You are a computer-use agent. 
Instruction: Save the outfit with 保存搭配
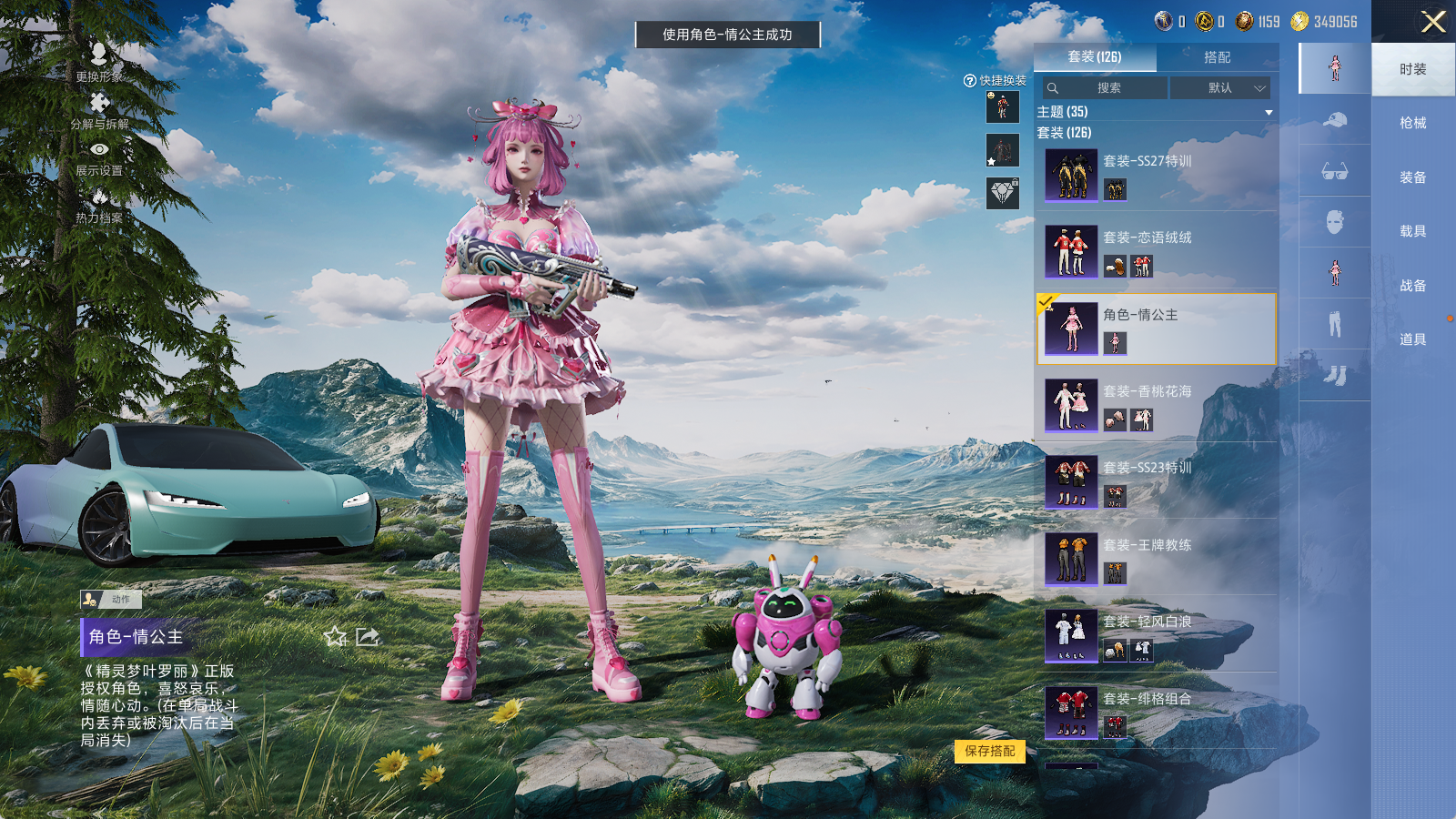[x=990, y=751]
